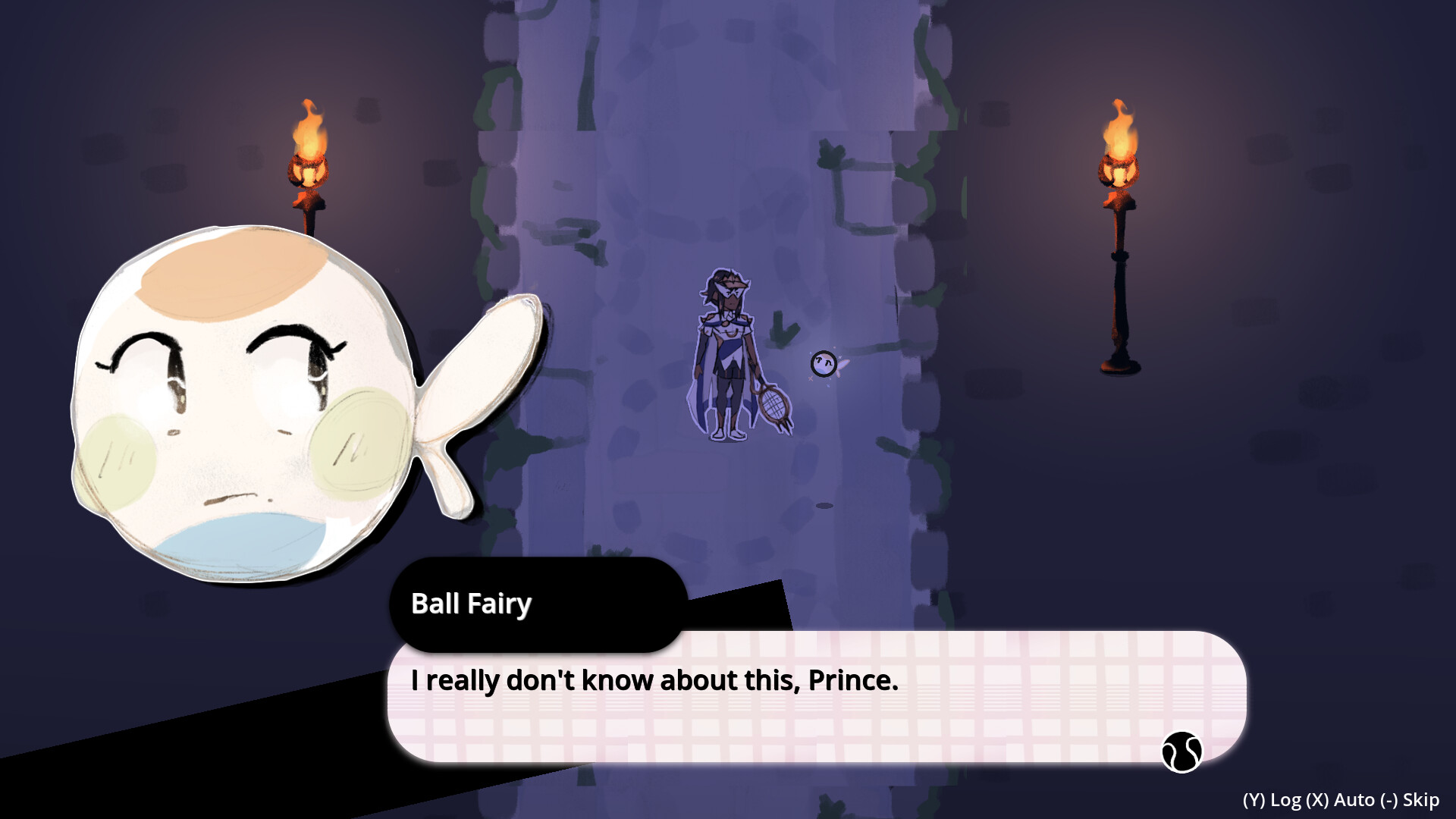Select the Ball Fairy portrait
The width and height of the screenshot is (1456, 819).
(x=243, y=402)
